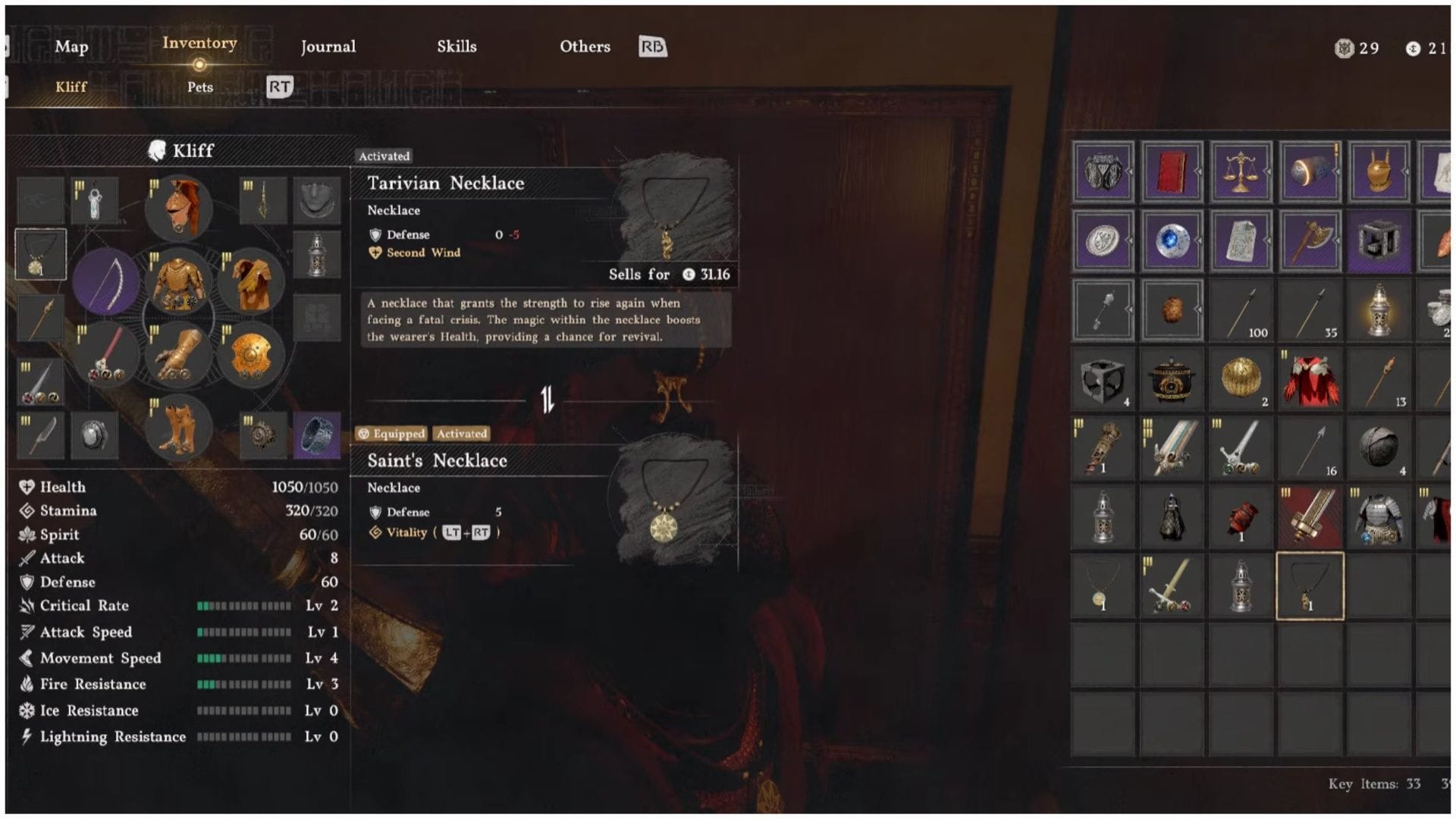Select the red feathered armor item
This screenshot has height=819, width=1456.
click(x=1310, y=379)
